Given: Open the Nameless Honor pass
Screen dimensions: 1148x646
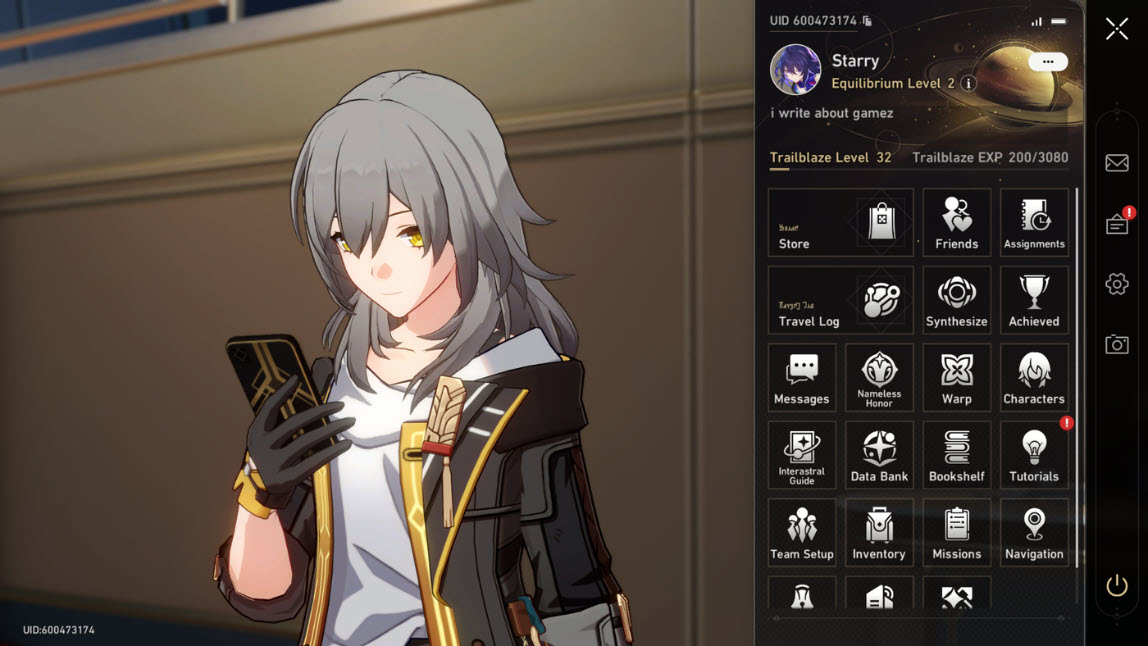Looking at the screenshot, I should 879,378.
